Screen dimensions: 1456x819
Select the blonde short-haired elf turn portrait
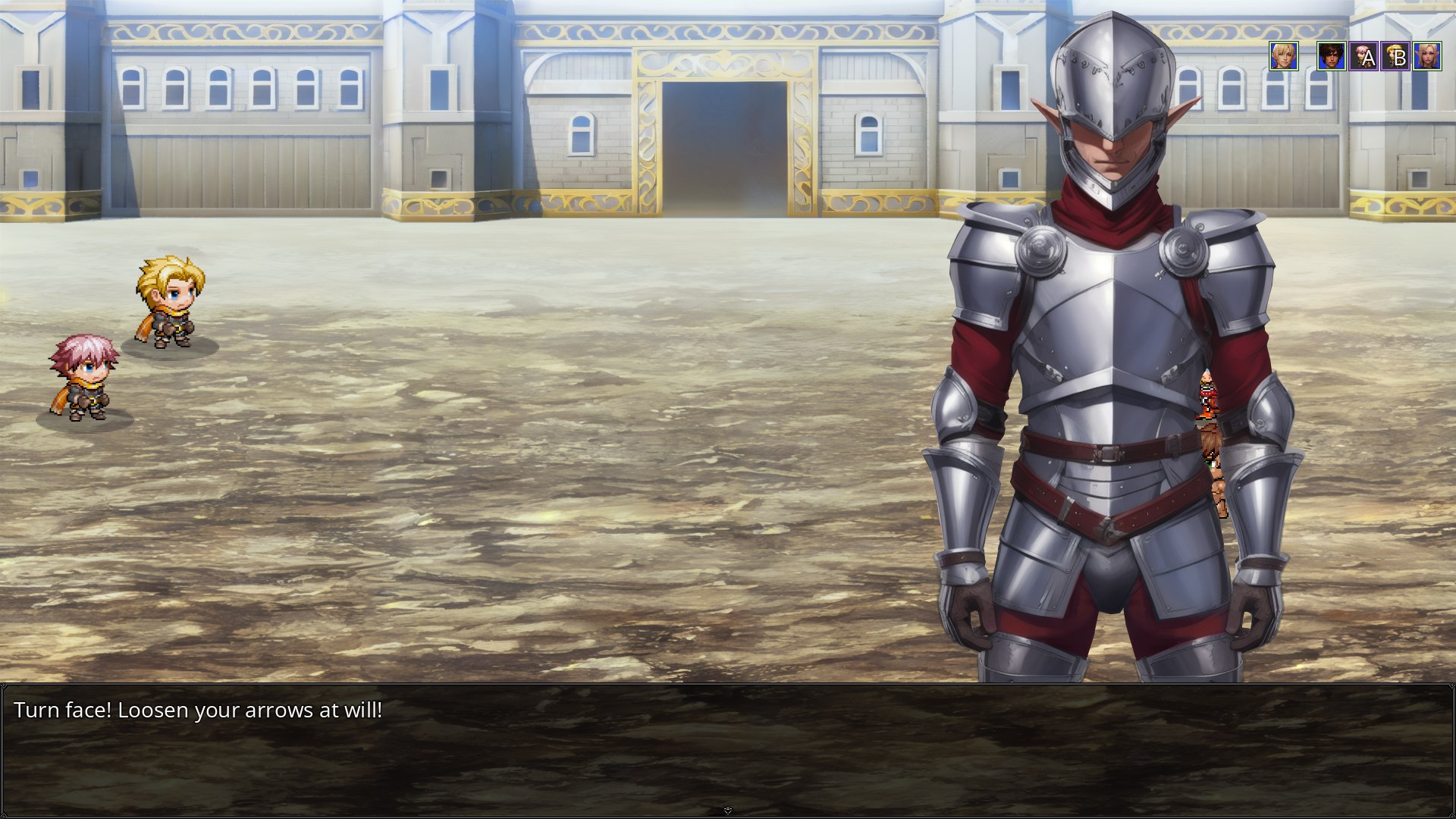point(1283,56)
